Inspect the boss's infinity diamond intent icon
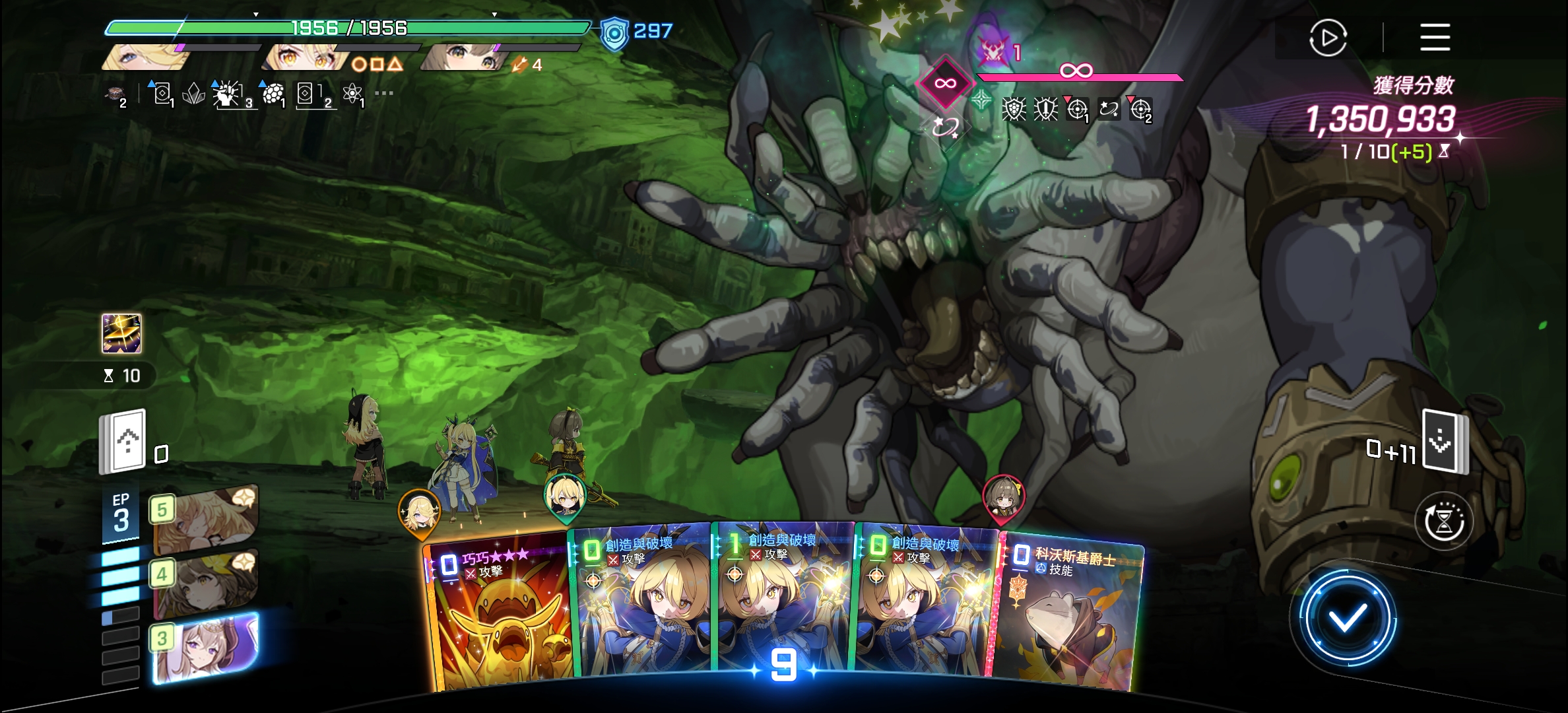 pyautogui.click(x=945, y=83)
